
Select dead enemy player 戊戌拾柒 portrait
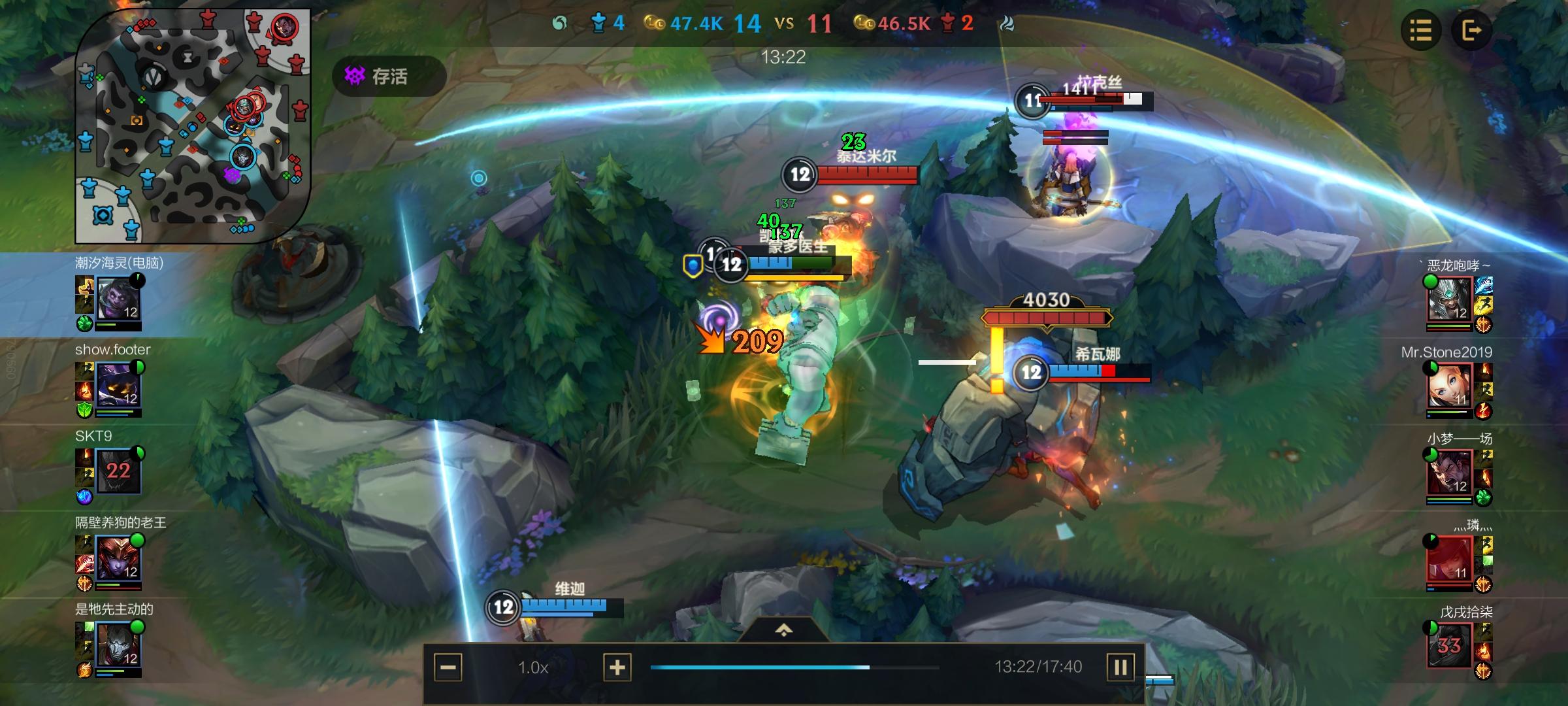coord(1449,645)
